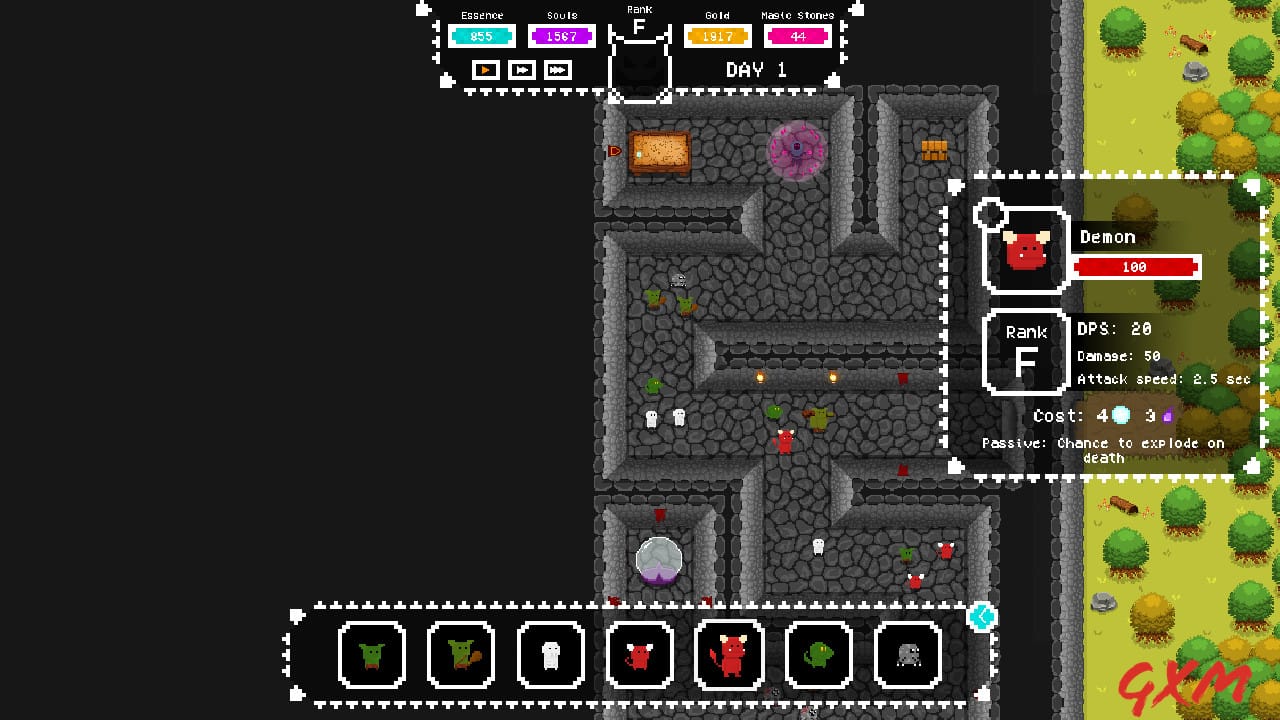Screen dimensions: 1280x720
Task: Collapse the unit selection bar
Action: click(x=982, y=618)
